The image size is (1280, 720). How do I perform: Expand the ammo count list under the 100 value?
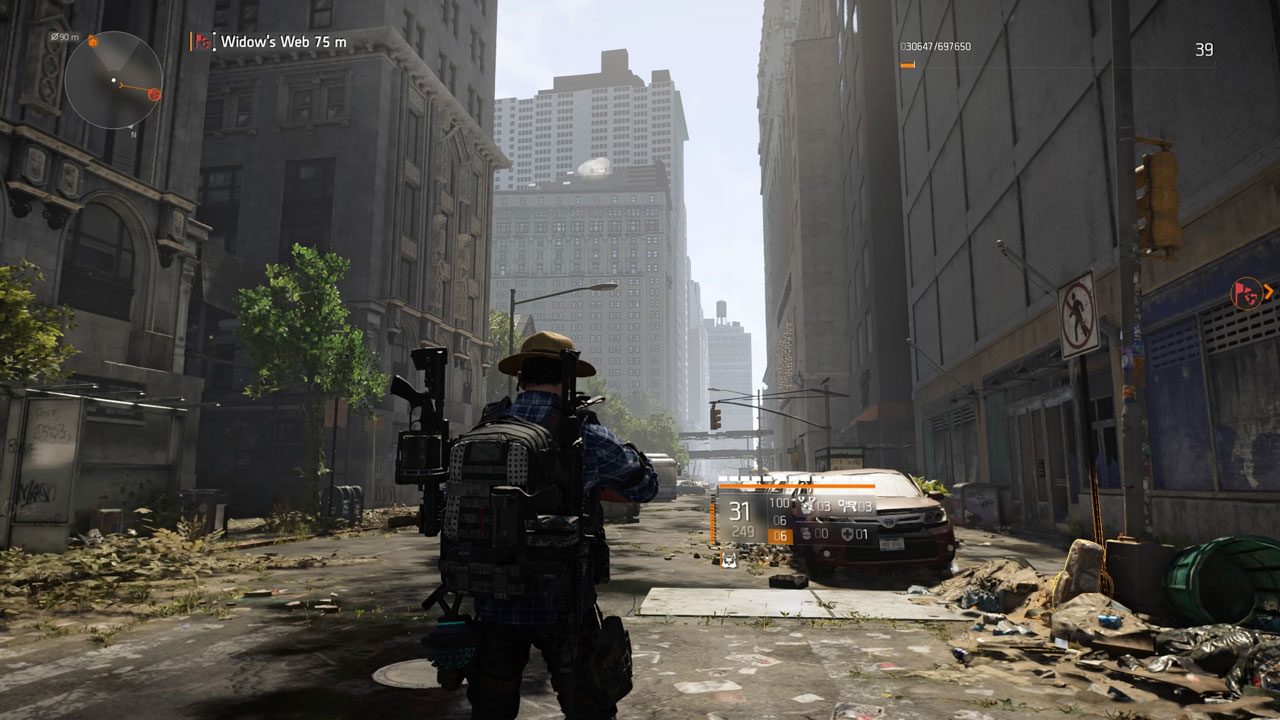(x=780, y=521)
